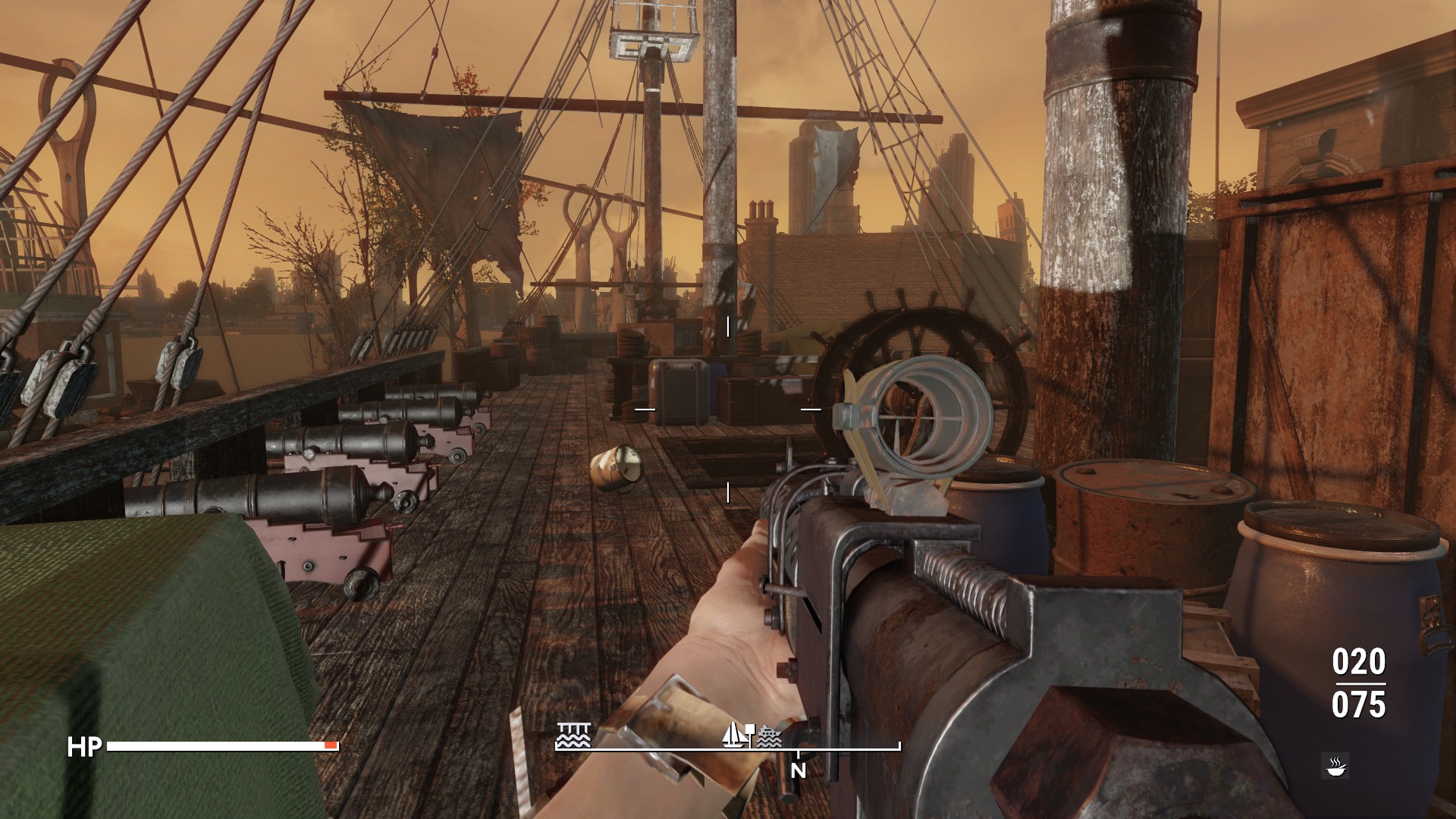The width and height of the screenshot is (1456, 819).
Task: Click the square flag marker on the compass
Action: [750, 729]
